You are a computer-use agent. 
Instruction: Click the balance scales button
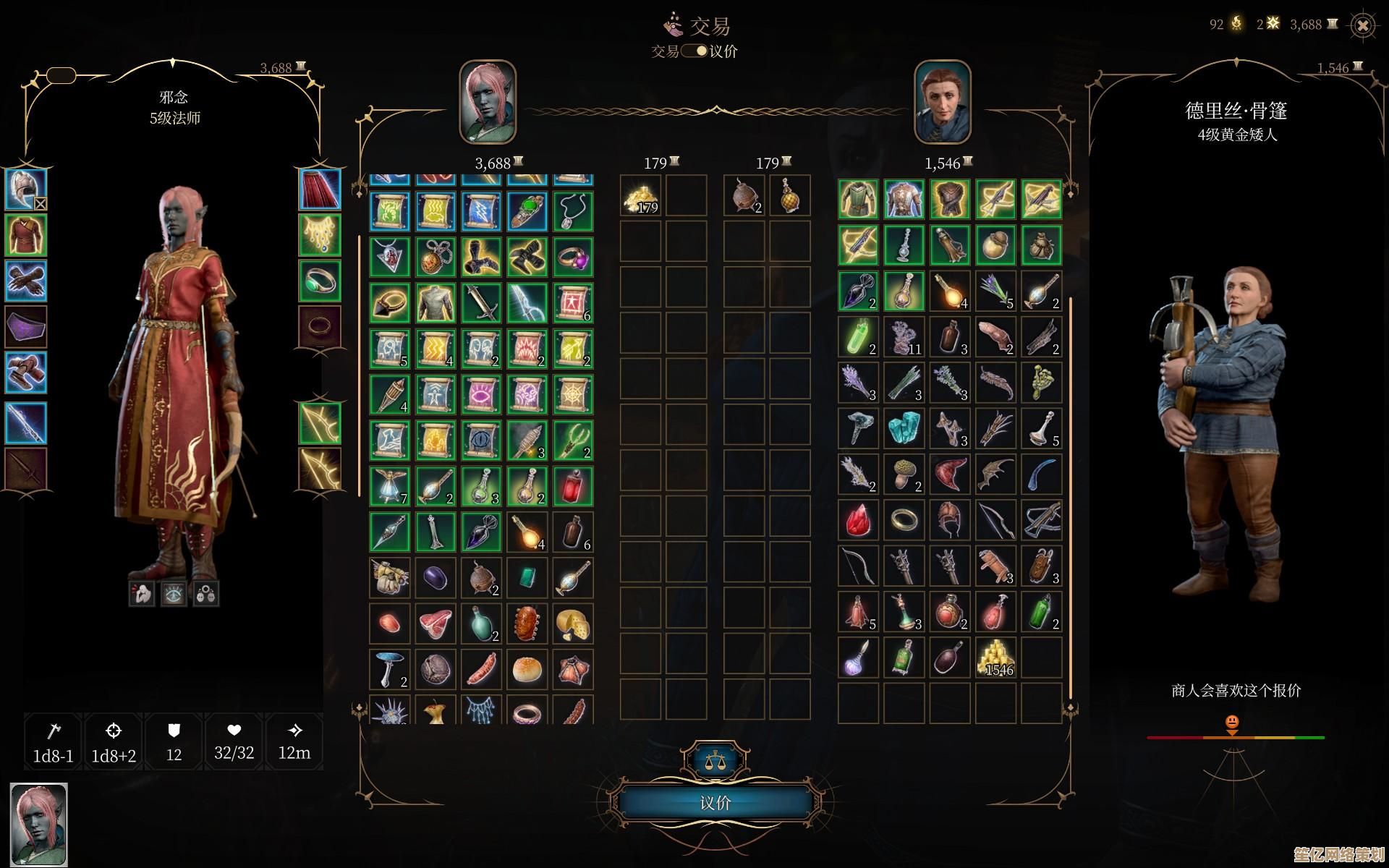click(x=715, y=760)
